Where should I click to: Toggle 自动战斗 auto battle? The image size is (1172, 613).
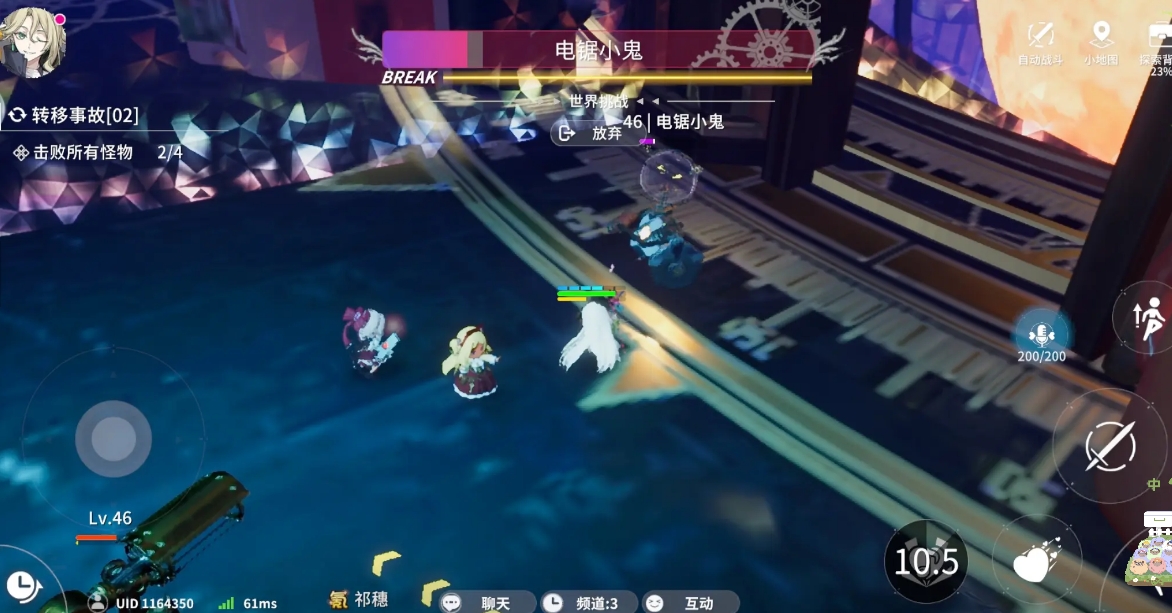1041,41
